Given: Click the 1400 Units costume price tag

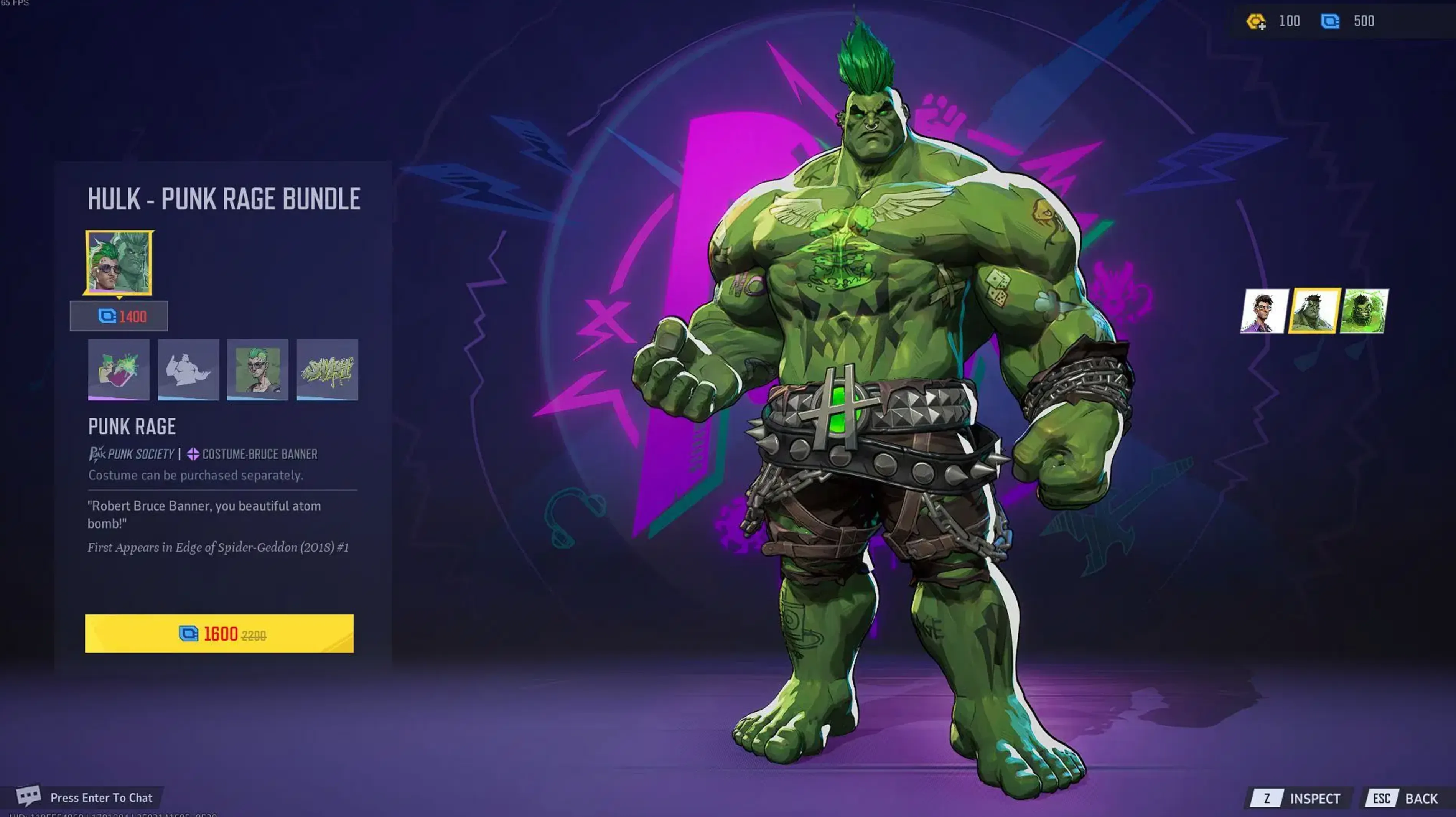Looking at the screenshot, I should [119, 316].
